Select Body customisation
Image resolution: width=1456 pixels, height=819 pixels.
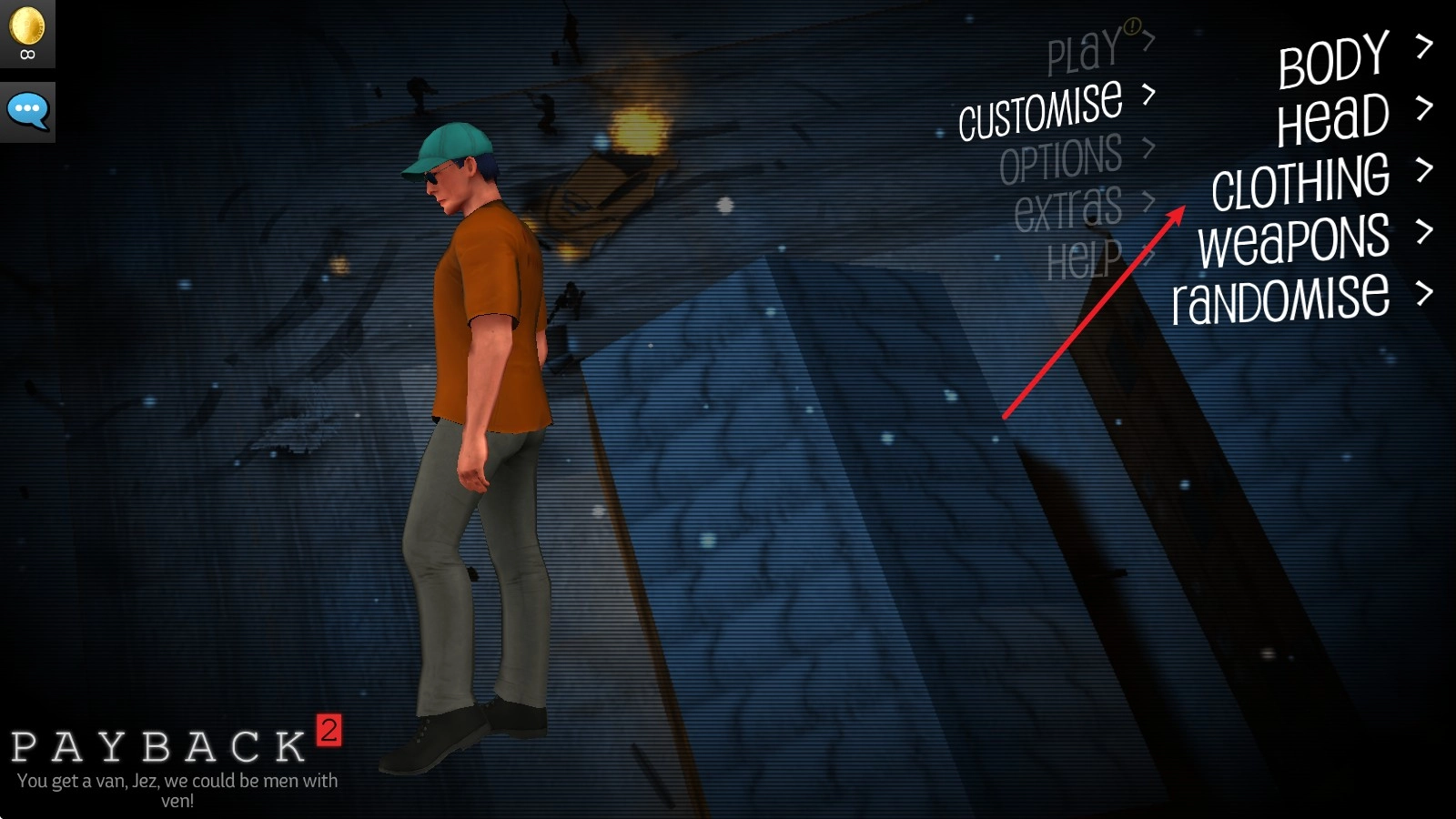click(1334, 60)
